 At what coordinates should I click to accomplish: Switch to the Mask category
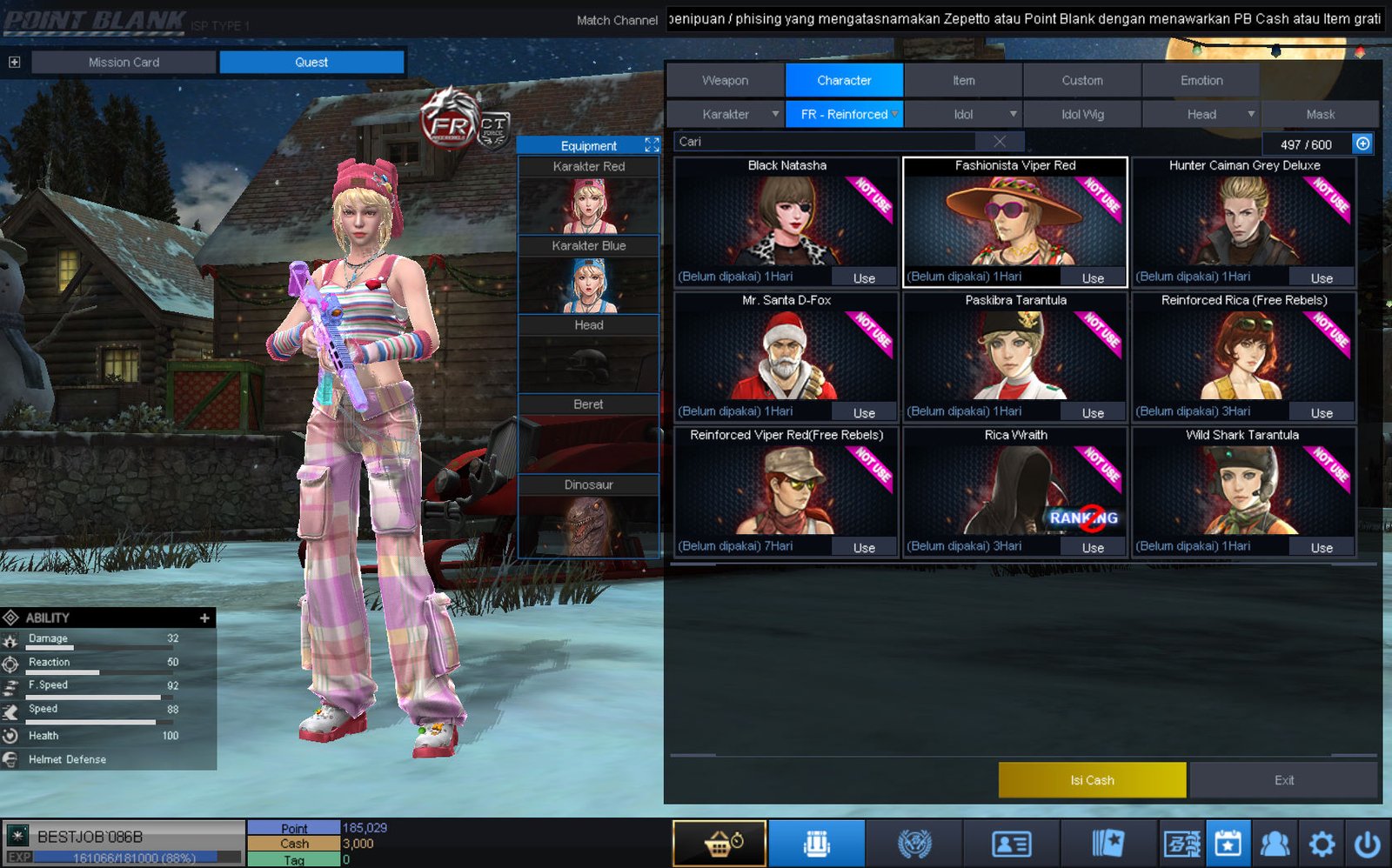point(1320,114)
